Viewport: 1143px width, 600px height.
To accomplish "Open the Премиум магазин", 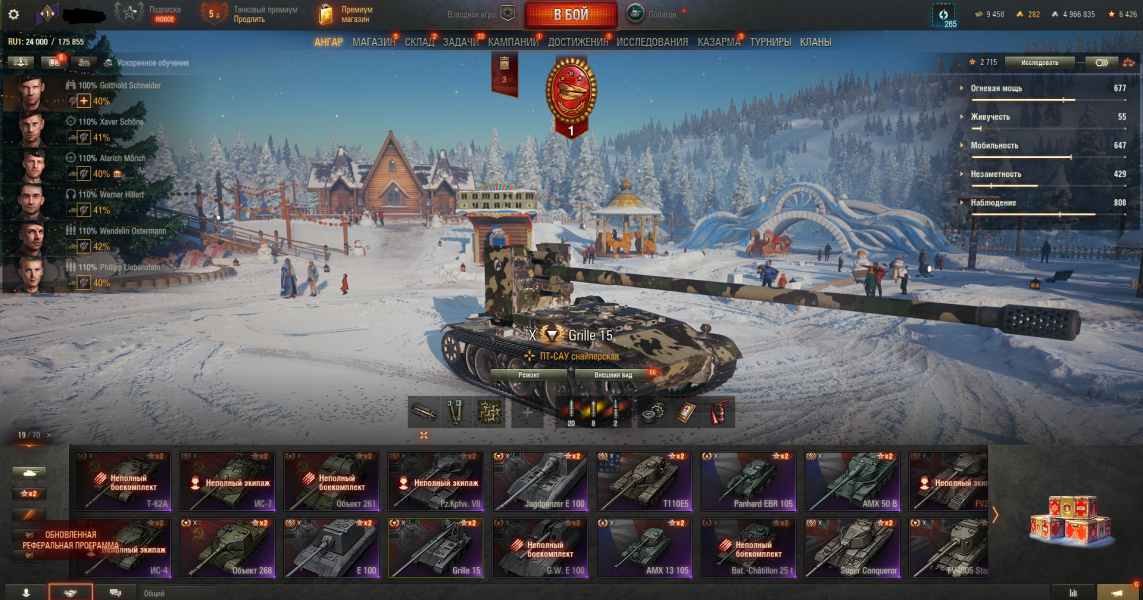I will [x=345, y=14].
